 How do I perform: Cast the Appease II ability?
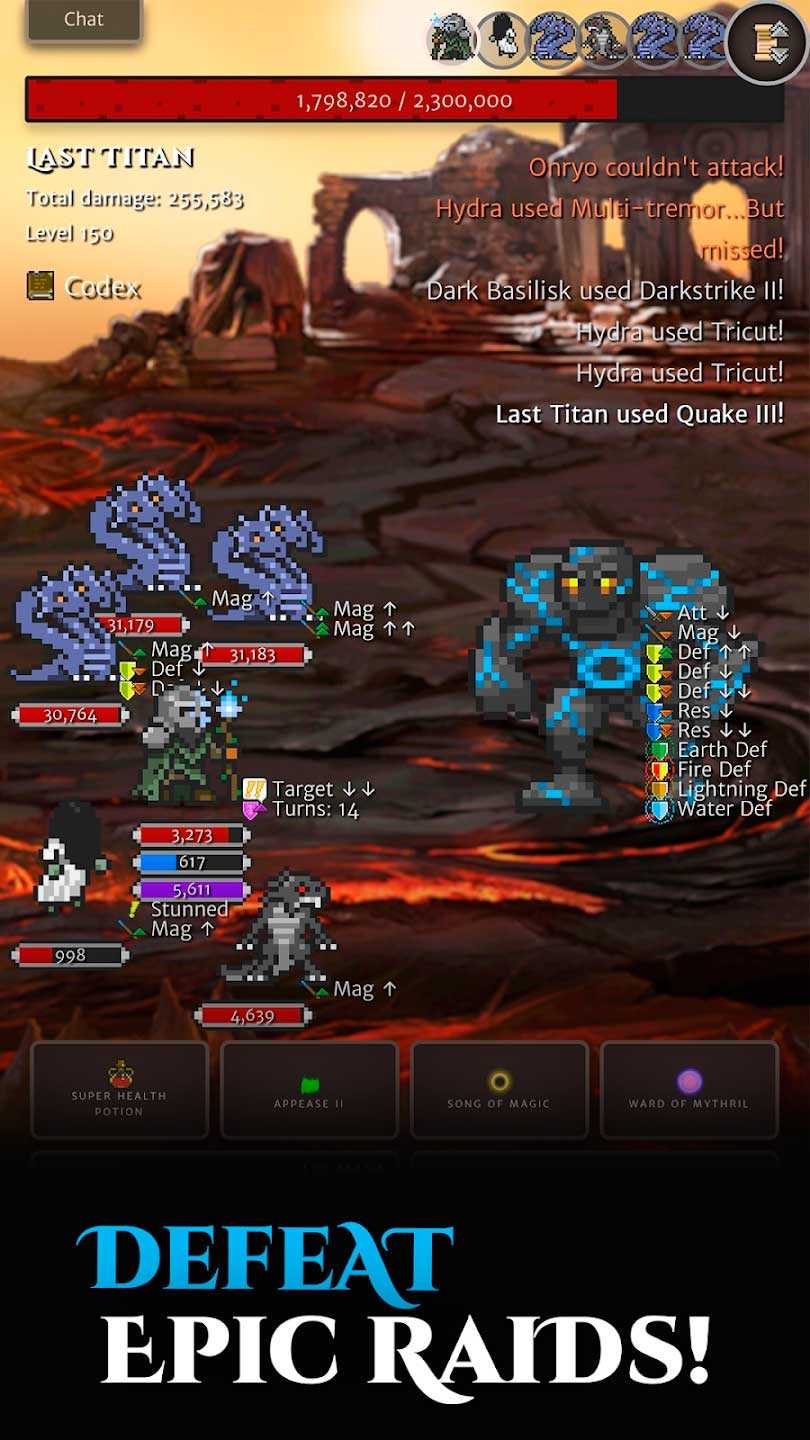click(309, 1090)
